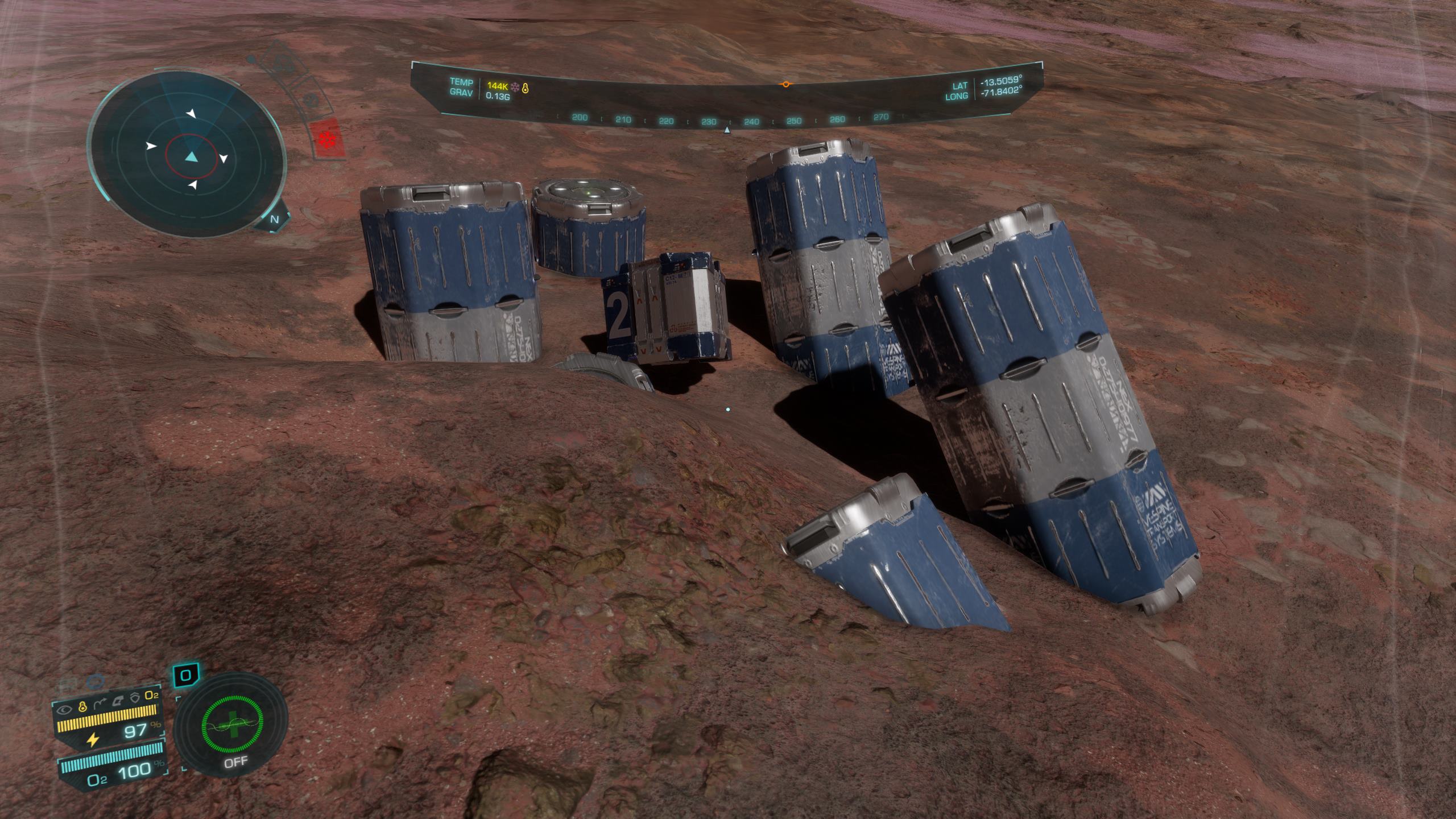Toggle the eye night-vision icon

tap(66, 709)
